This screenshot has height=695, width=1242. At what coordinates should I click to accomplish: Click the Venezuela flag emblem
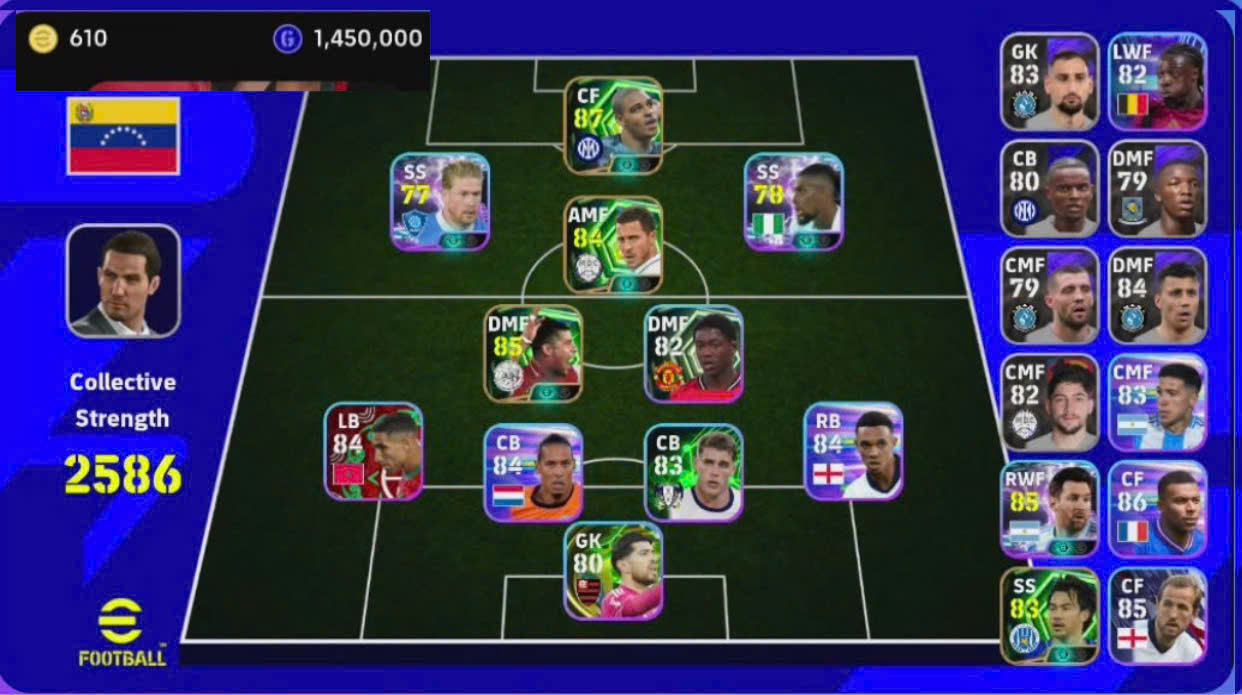click(x=123, y=136)
